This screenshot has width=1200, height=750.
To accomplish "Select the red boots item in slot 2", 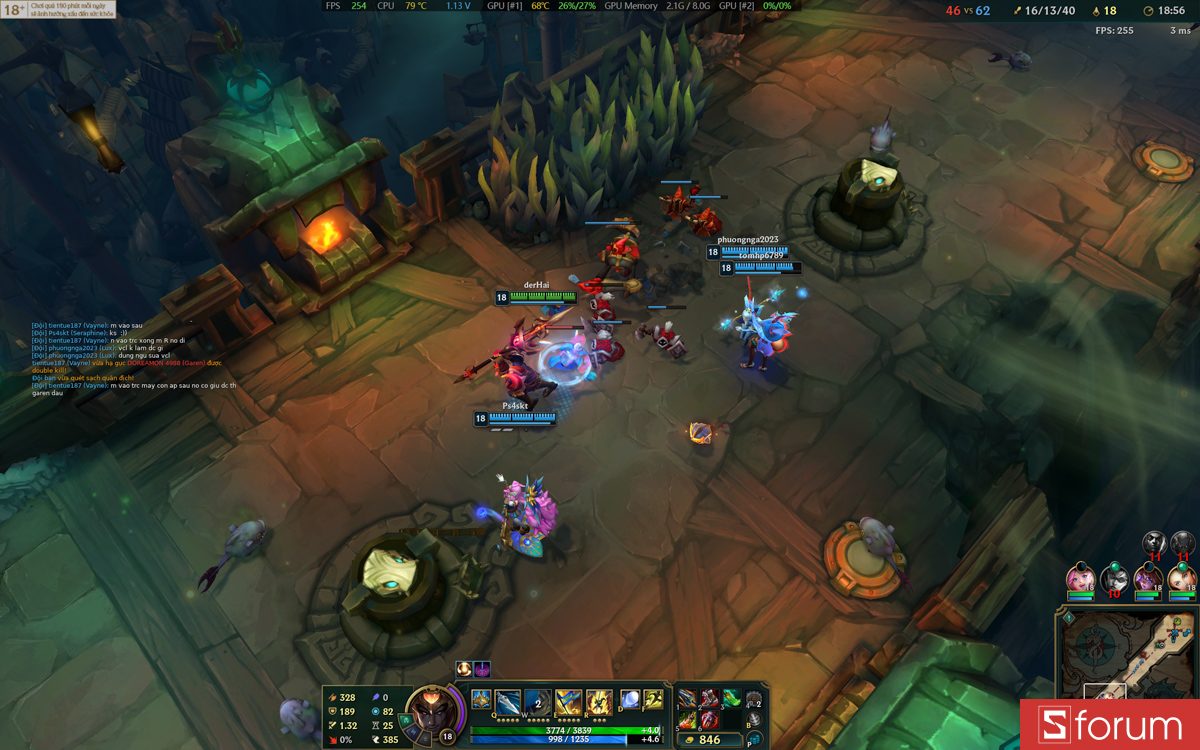I will point(709,698).
